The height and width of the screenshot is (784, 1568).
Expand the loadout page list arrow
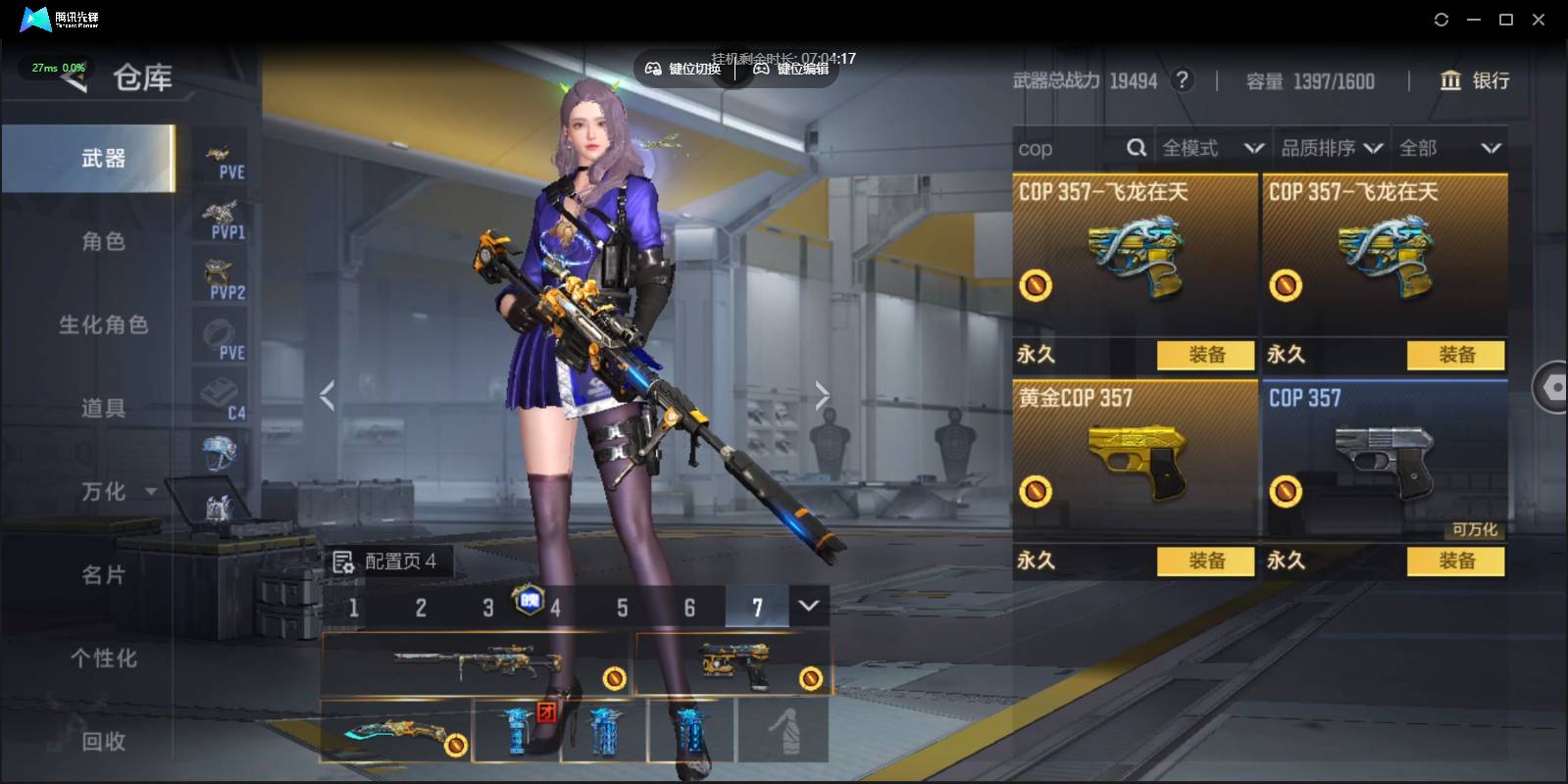point(809,606)
